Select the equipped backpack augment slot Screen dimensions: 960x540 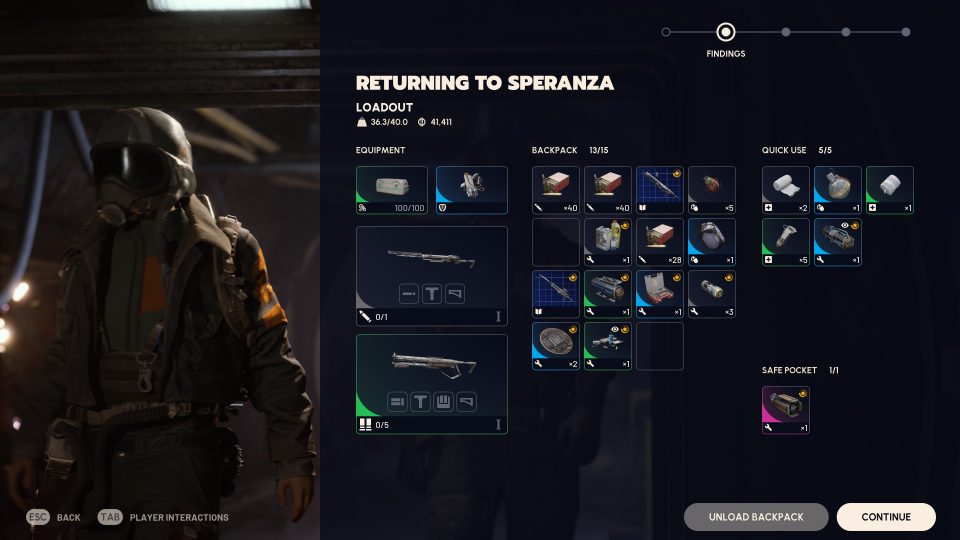471,190
